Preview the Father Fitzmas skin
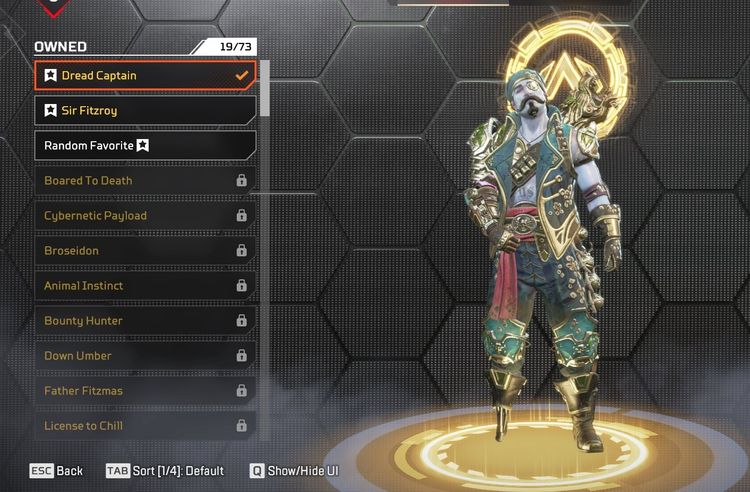 (x=145, y=391)
